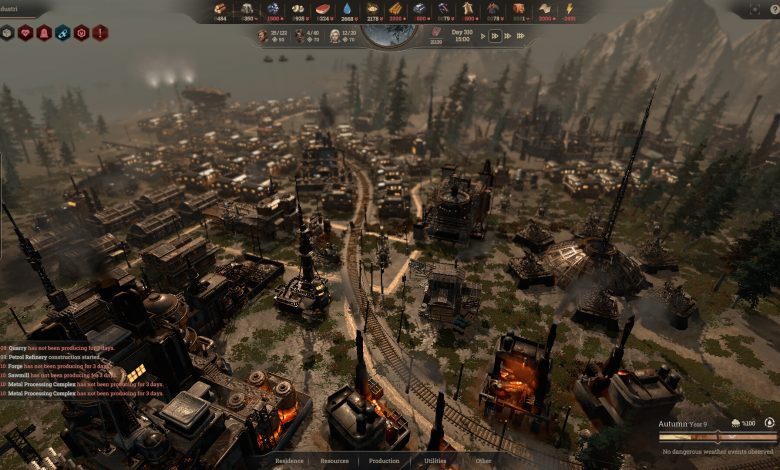Screen dimensions: 780x470
Task: Open the Utilities build tab
Action: 435,461
